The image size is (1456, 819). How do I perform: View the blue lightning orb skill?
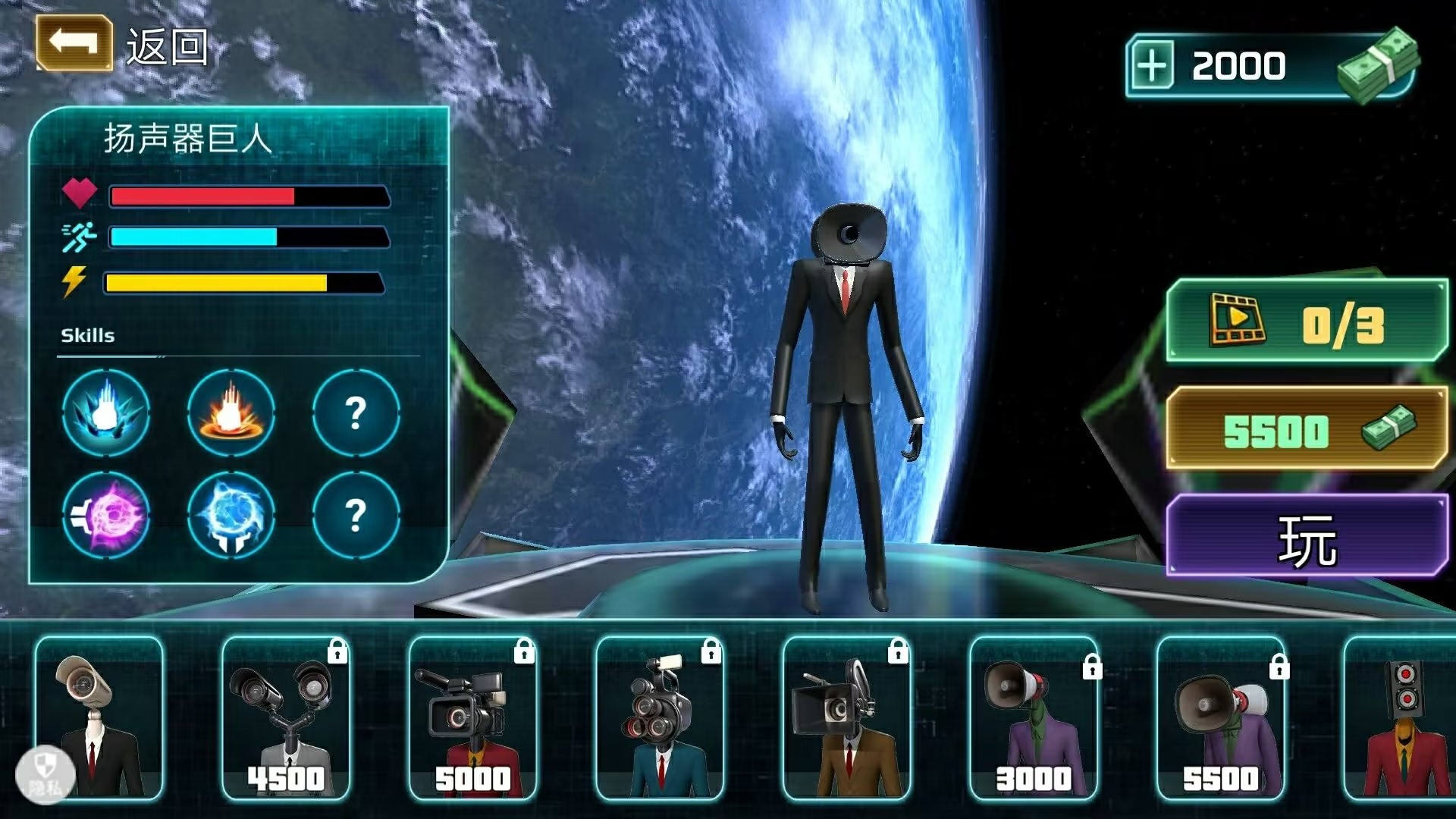pyautogui.click(x=231, y=515)
